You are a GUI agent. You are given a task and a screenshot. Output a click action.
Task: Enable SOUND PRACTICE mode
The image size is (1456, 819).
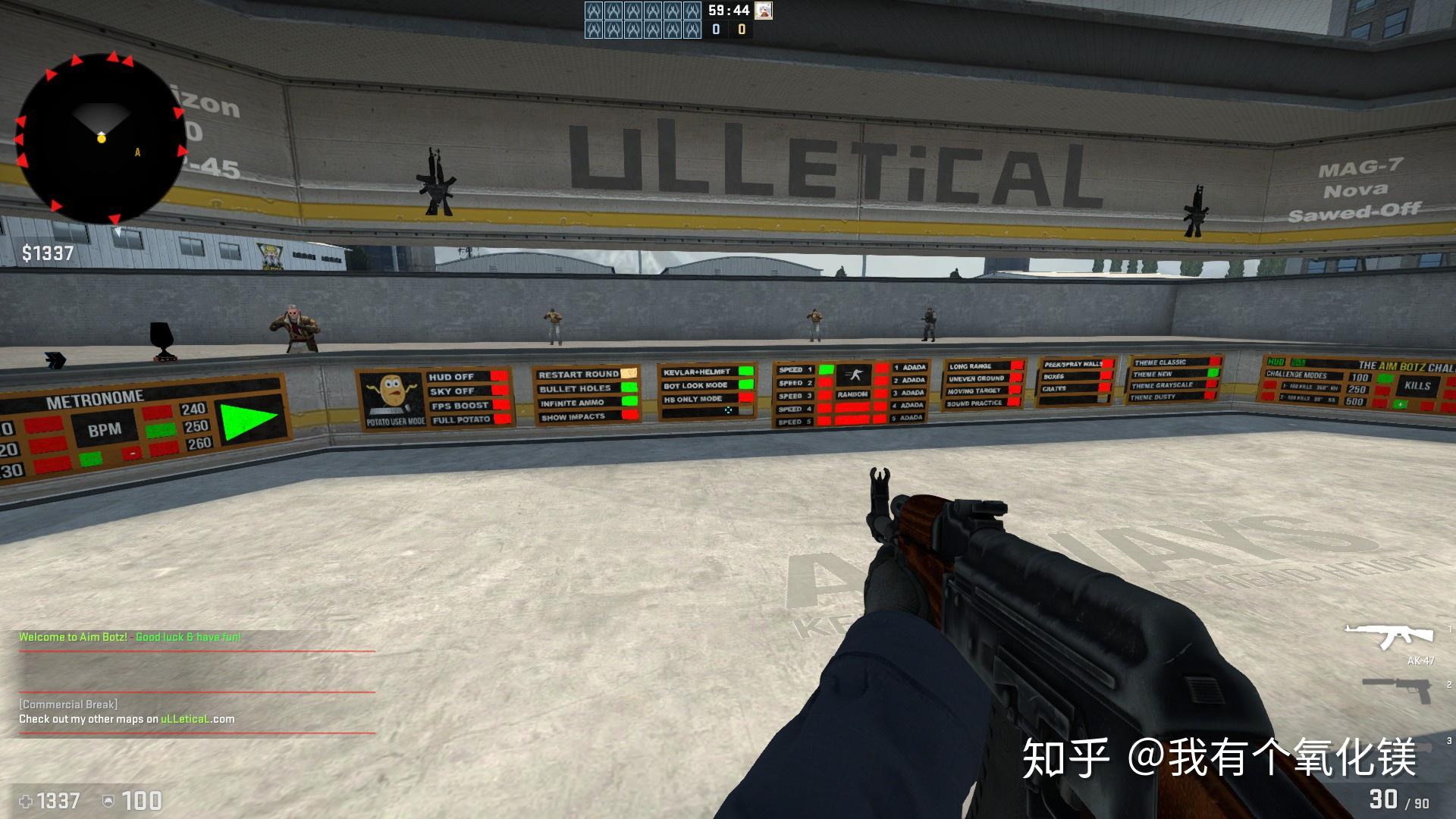tap(1013, 402)
